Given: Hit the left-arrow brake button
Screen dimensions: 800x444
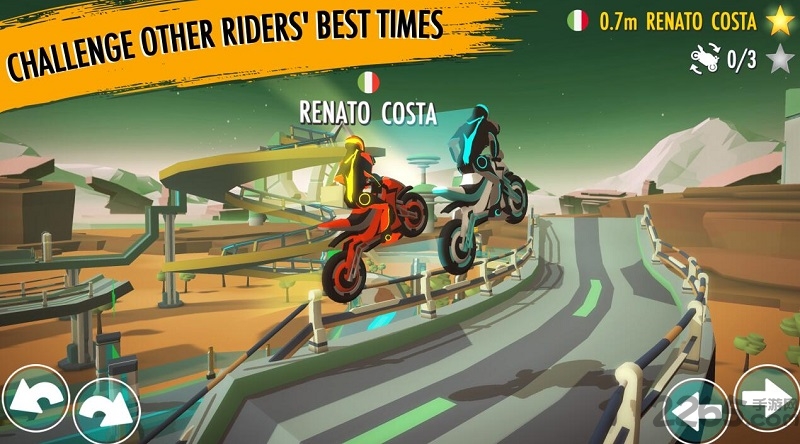Looking at the screenshot, I should [696, 410].
